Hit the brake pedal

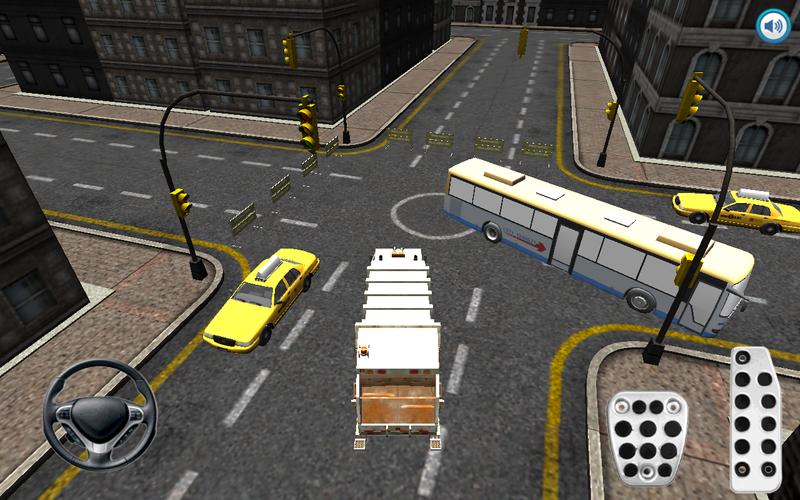point(647,433)
